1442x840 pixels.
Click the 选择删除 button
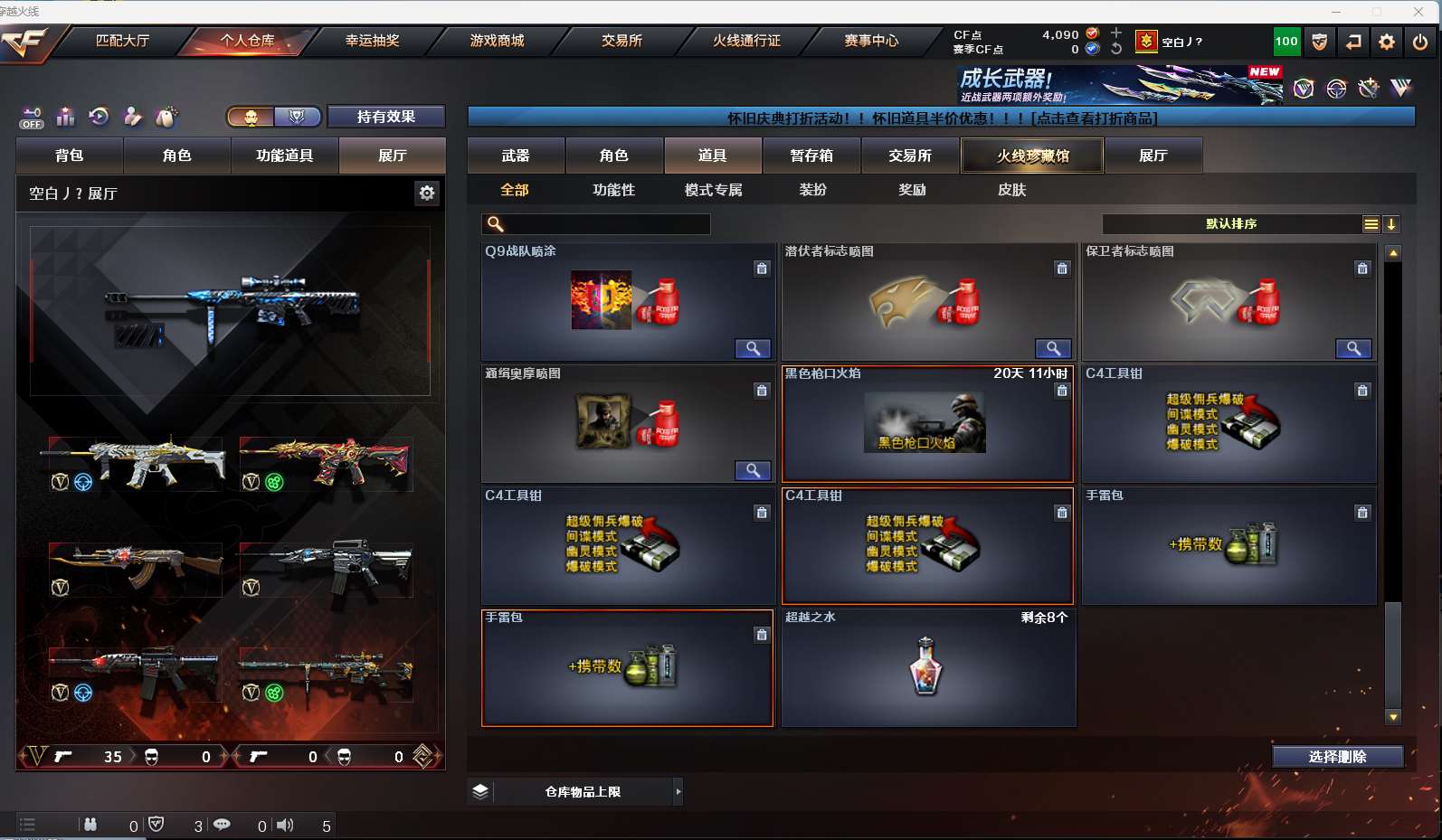click(1337, 757)
